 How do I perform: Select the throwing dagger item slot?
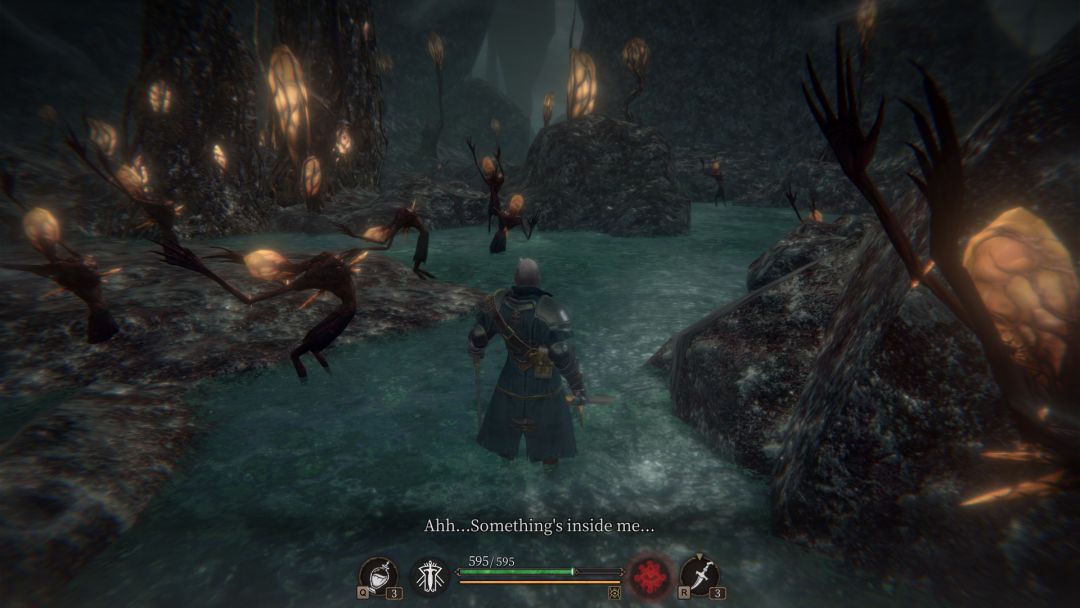pos(699,576)
